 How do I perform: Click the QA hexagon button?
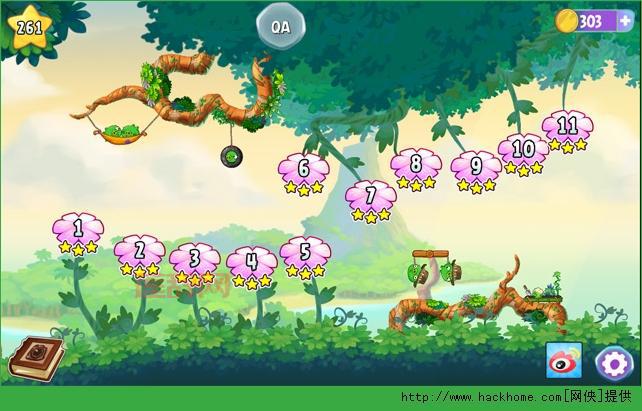point(281,27)
